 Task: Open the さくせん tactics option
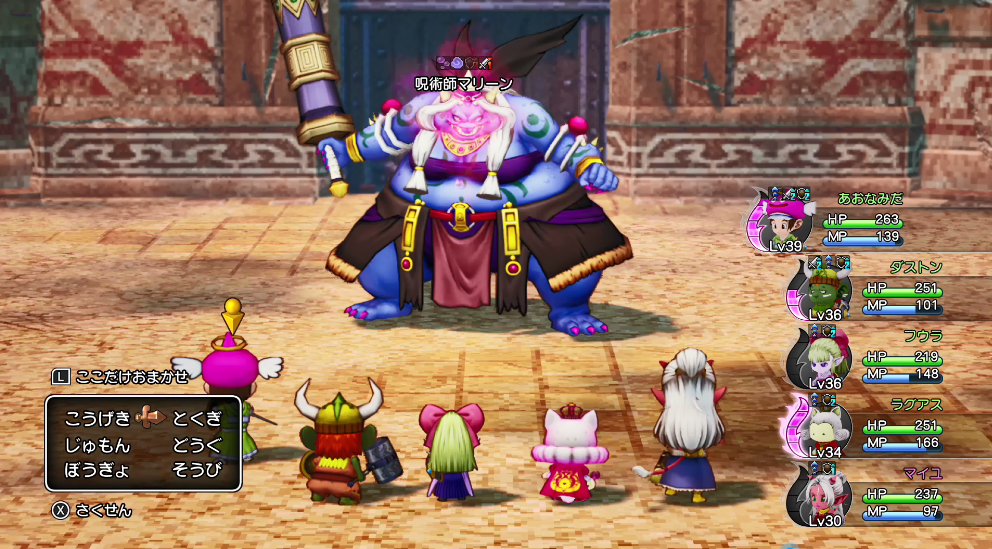point(102,510)
